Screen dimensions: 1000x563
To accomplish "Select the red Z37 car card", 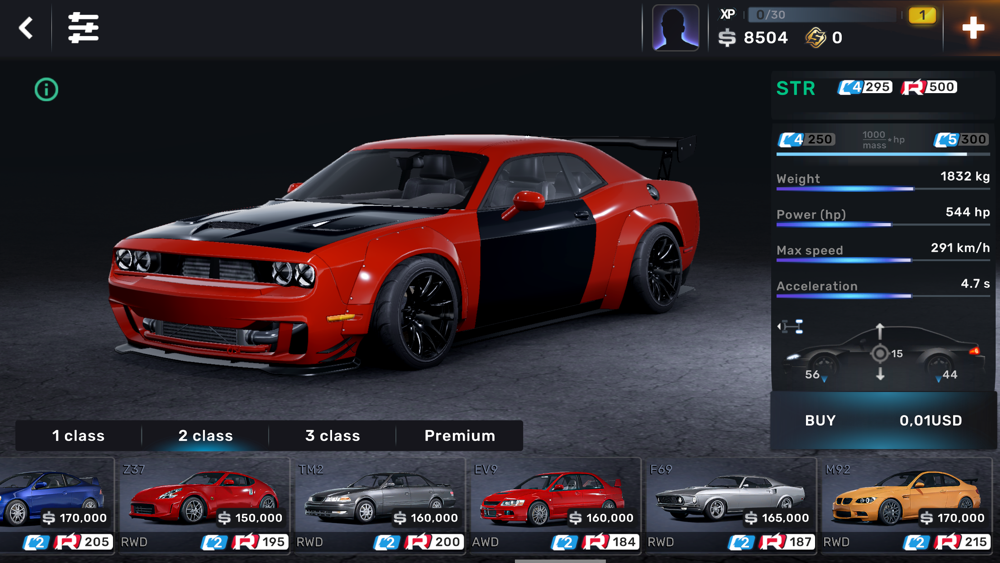I will [203, 505].
